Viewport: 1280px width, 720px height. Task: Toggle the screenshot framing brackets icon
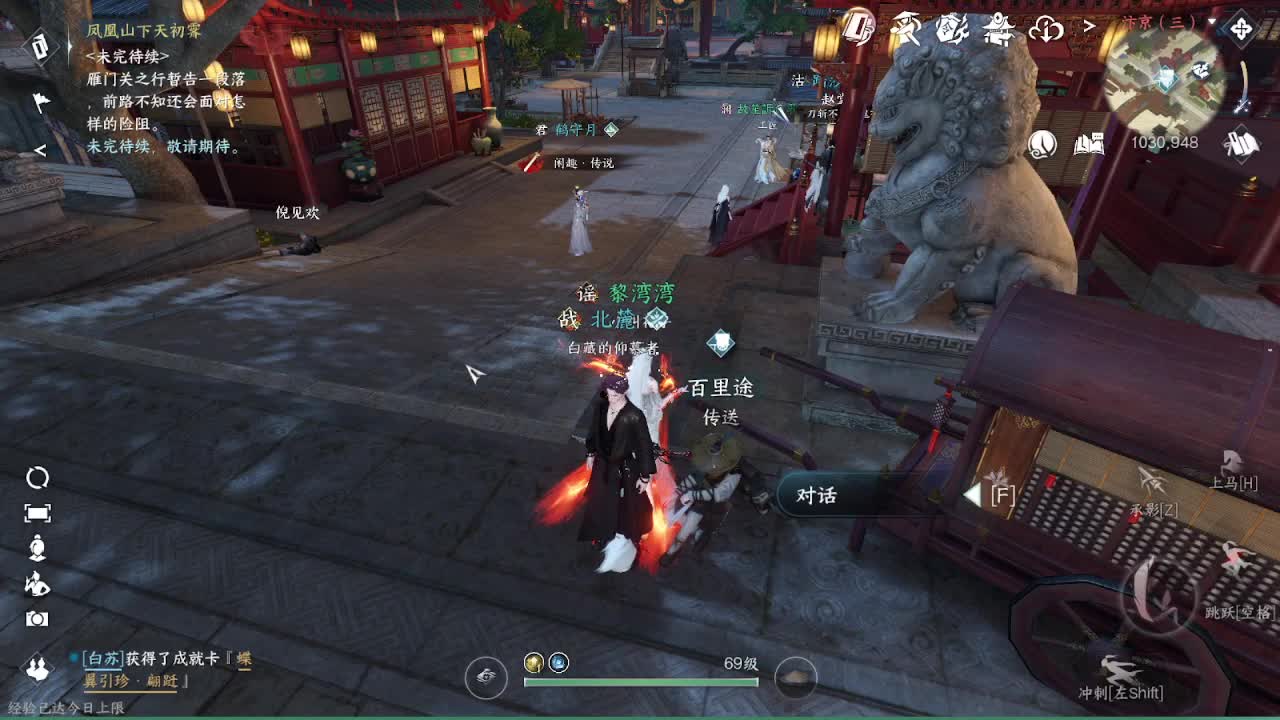coord(37,512)
